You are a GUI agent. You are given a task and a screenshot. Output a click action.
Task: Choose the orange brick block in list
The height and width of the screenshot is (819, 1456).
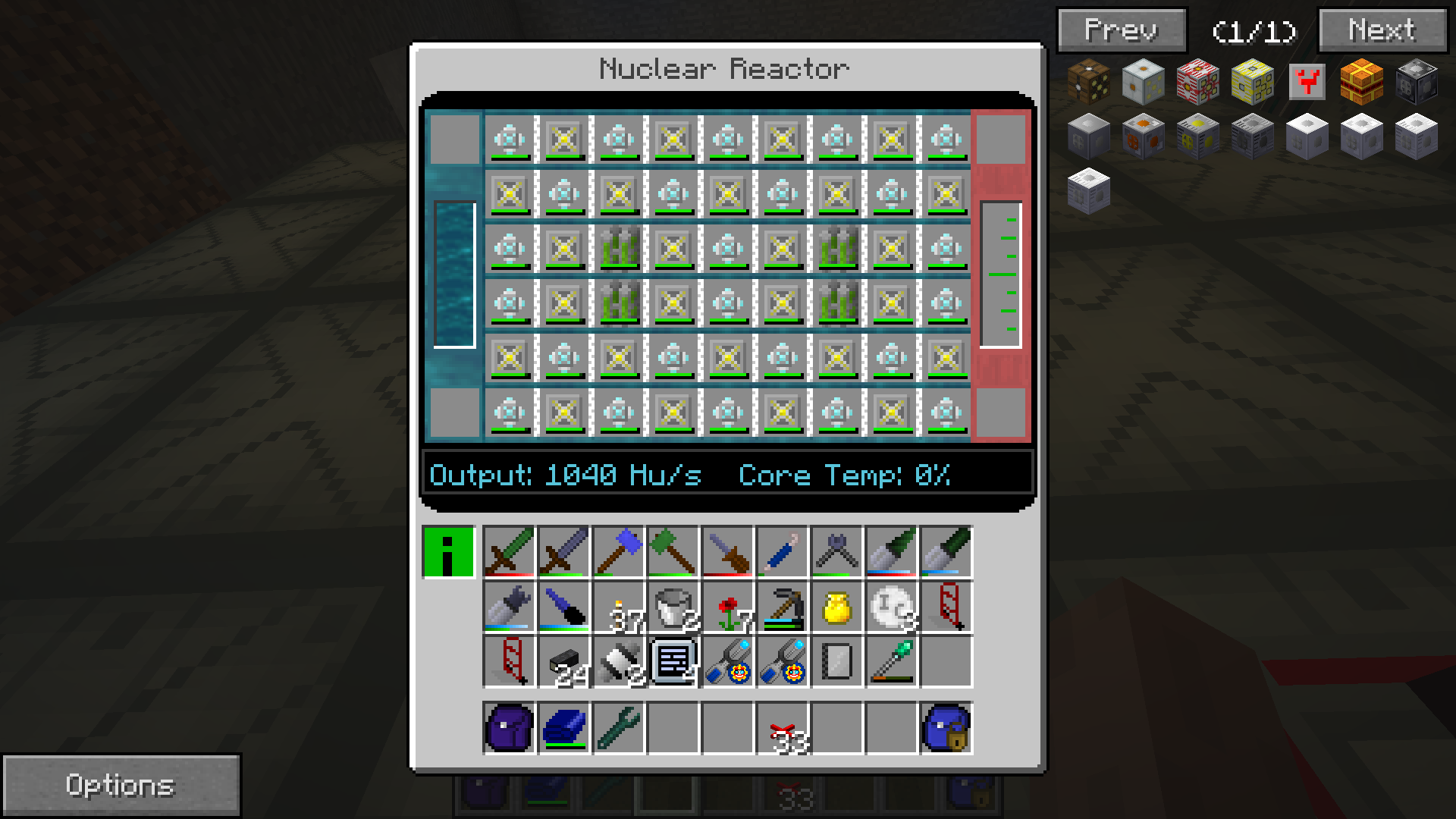(1361, 82)
